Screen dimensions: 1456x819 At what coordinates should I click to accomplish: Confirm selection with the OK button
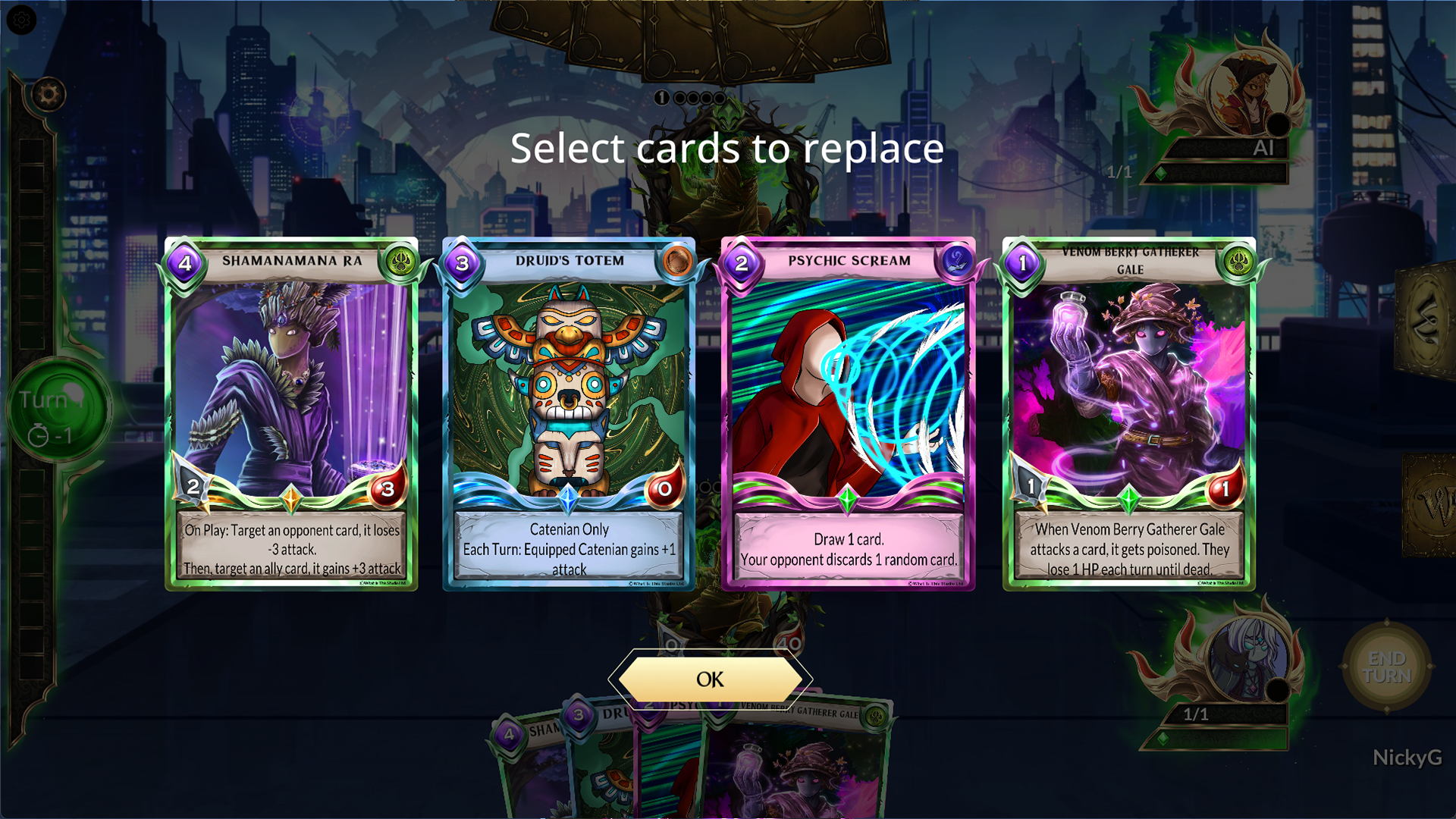coord(711,680)
